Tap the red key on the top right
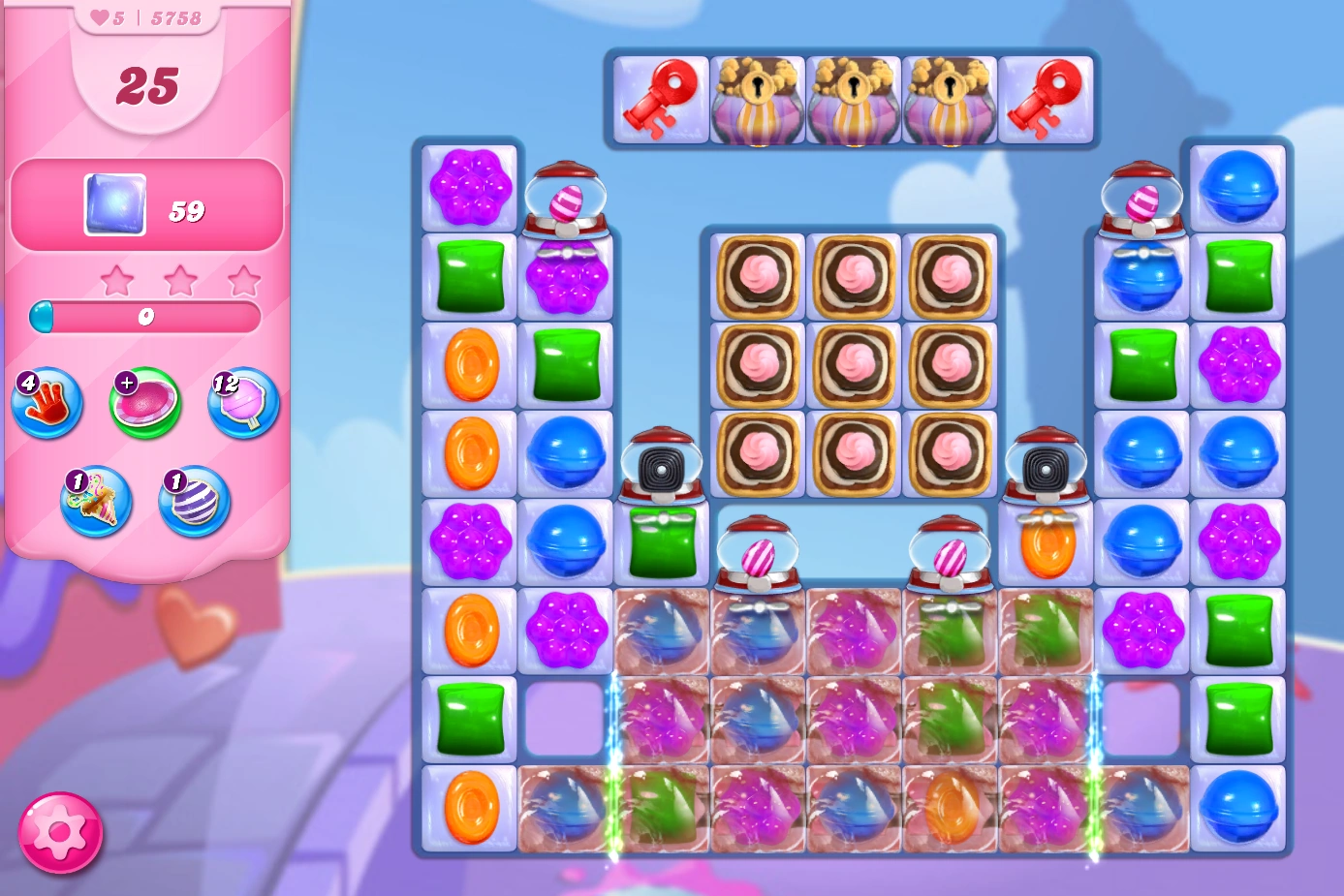 [x=1048, y=97]
